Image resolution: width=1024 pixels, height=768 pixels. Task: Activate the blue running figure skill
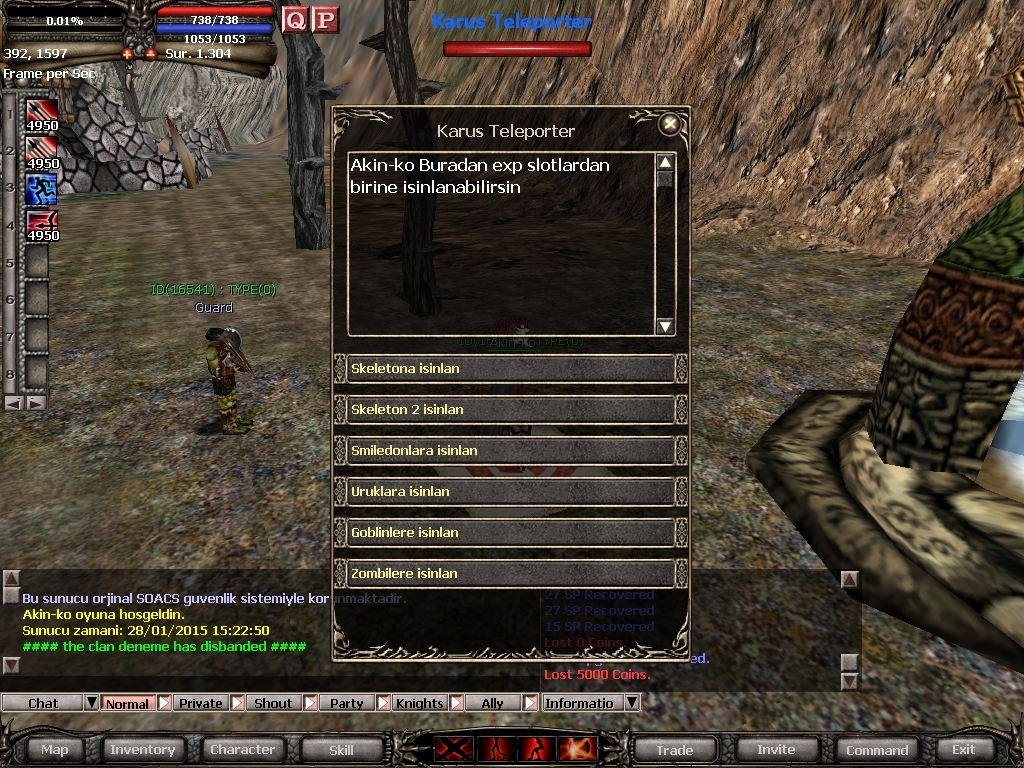pos(41,187)
